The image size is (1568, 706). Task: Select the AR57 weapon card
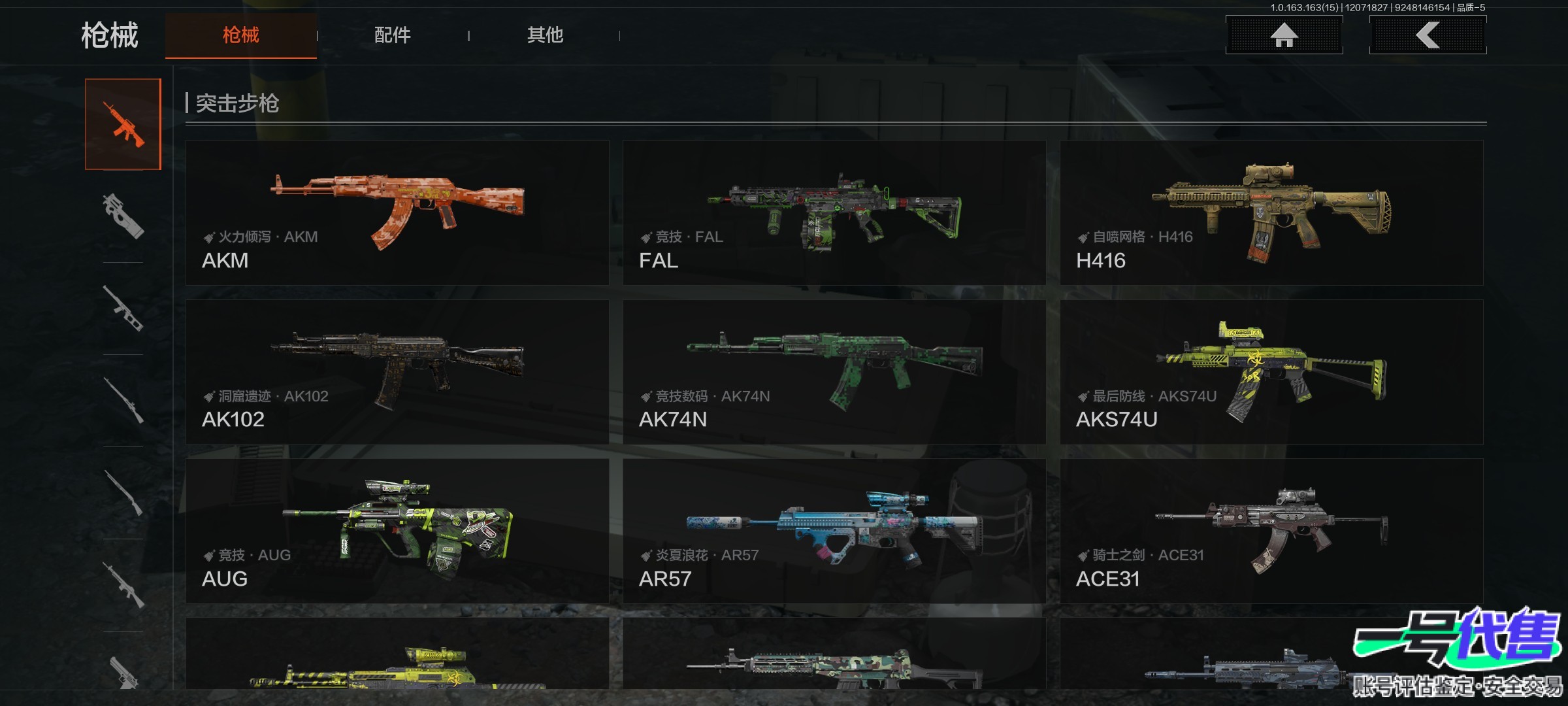[834, 531]
